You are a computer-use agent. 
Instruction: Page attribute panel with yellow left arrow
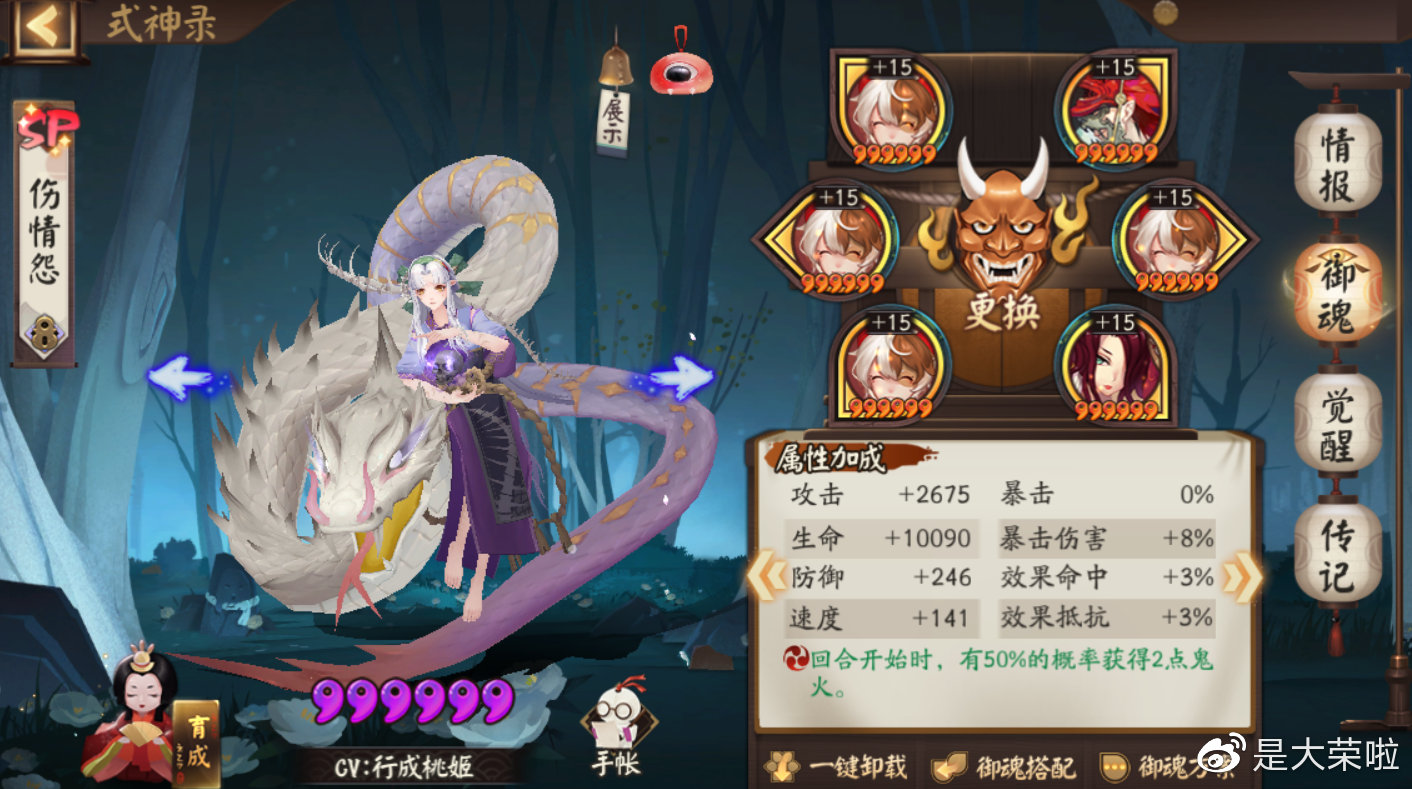click(x=767, y=577)
